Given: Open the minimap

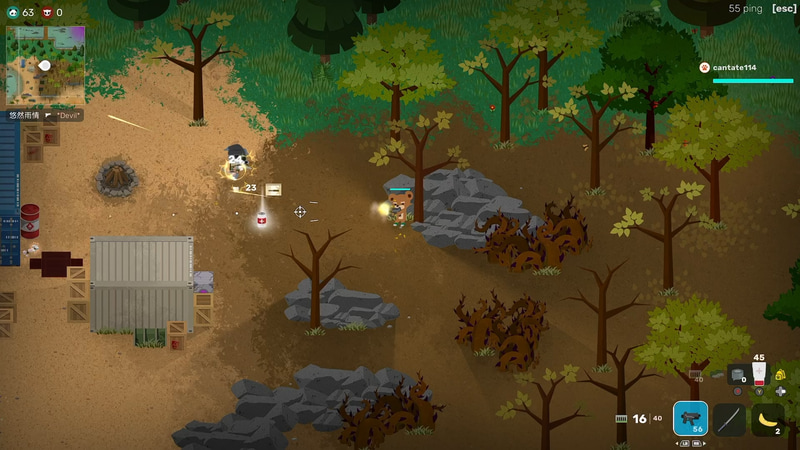Looking at the screenshot, I should 45,65.
